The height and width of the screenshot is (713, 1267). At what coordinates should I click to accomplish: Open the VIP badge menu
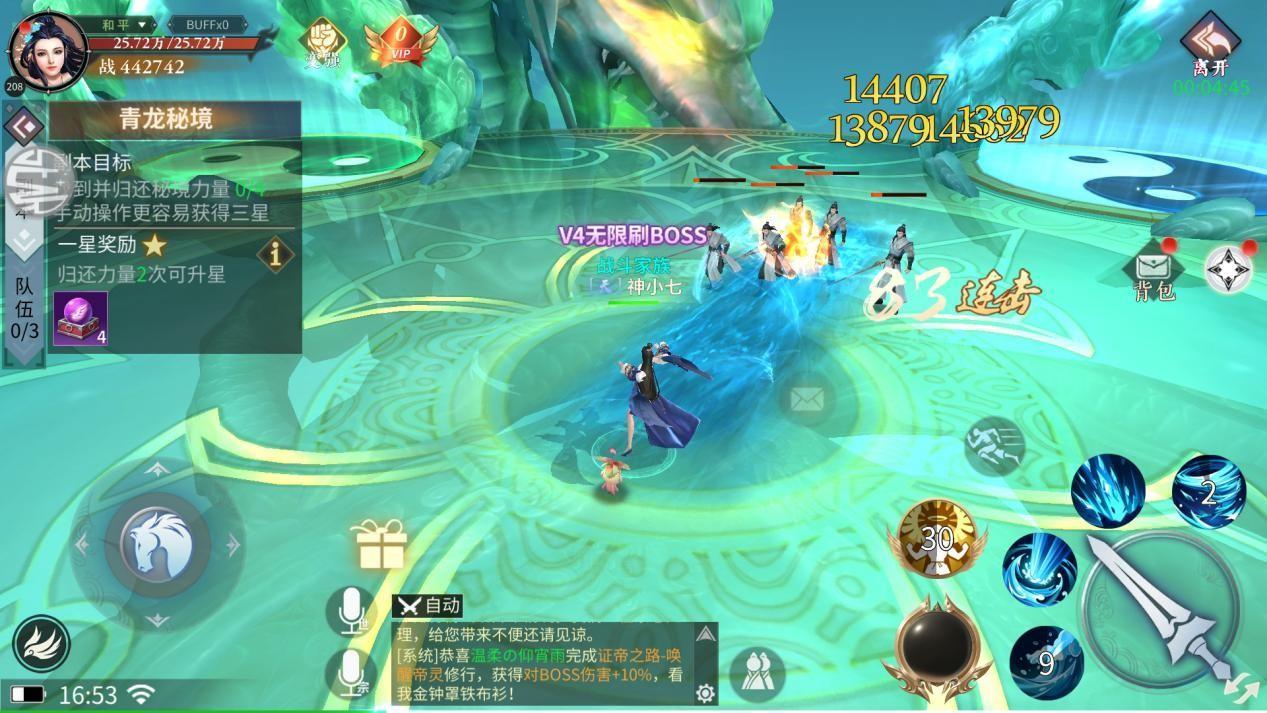coord(401,42)
